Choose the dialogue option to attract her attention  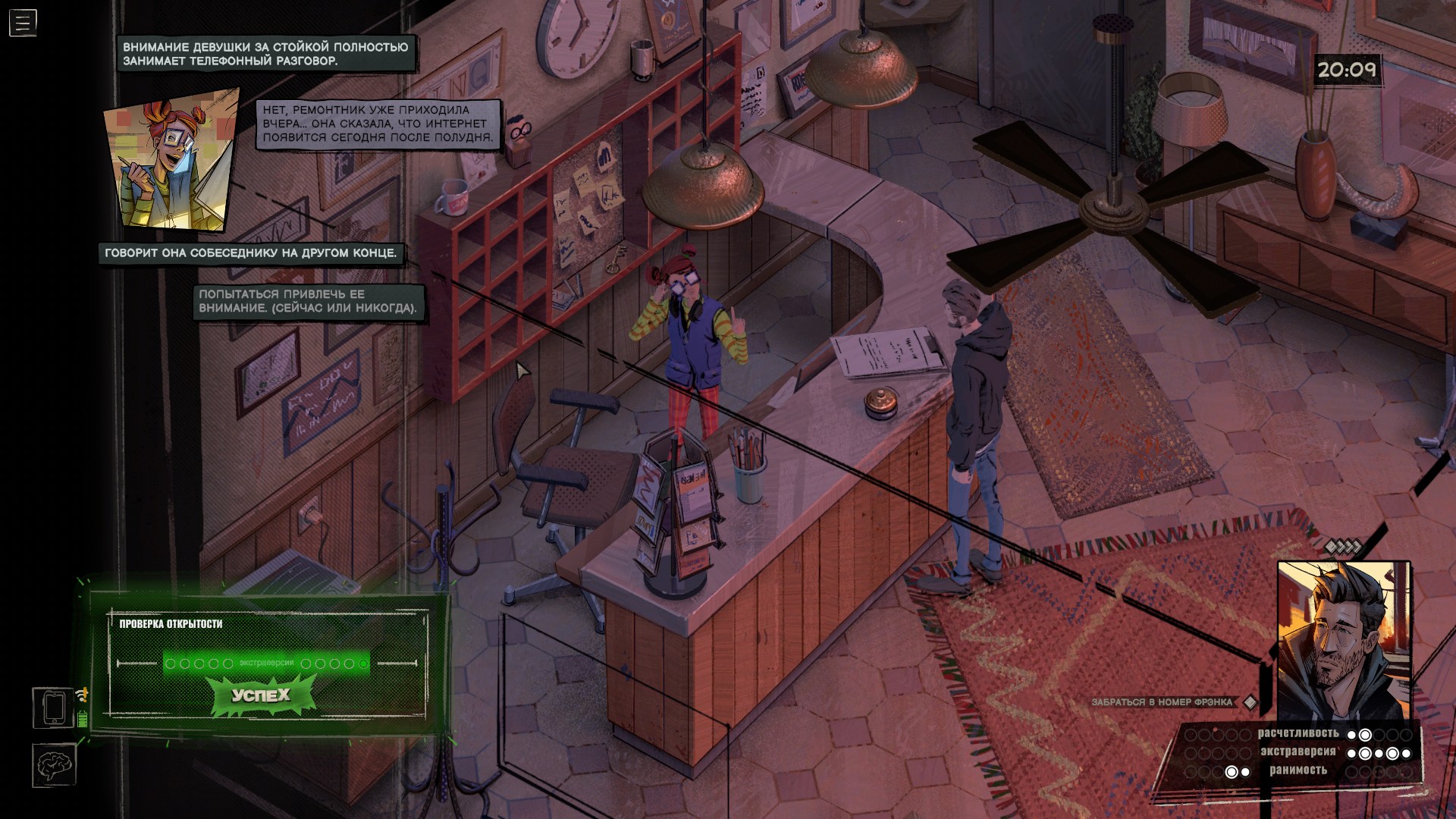[x=308, y=302]
